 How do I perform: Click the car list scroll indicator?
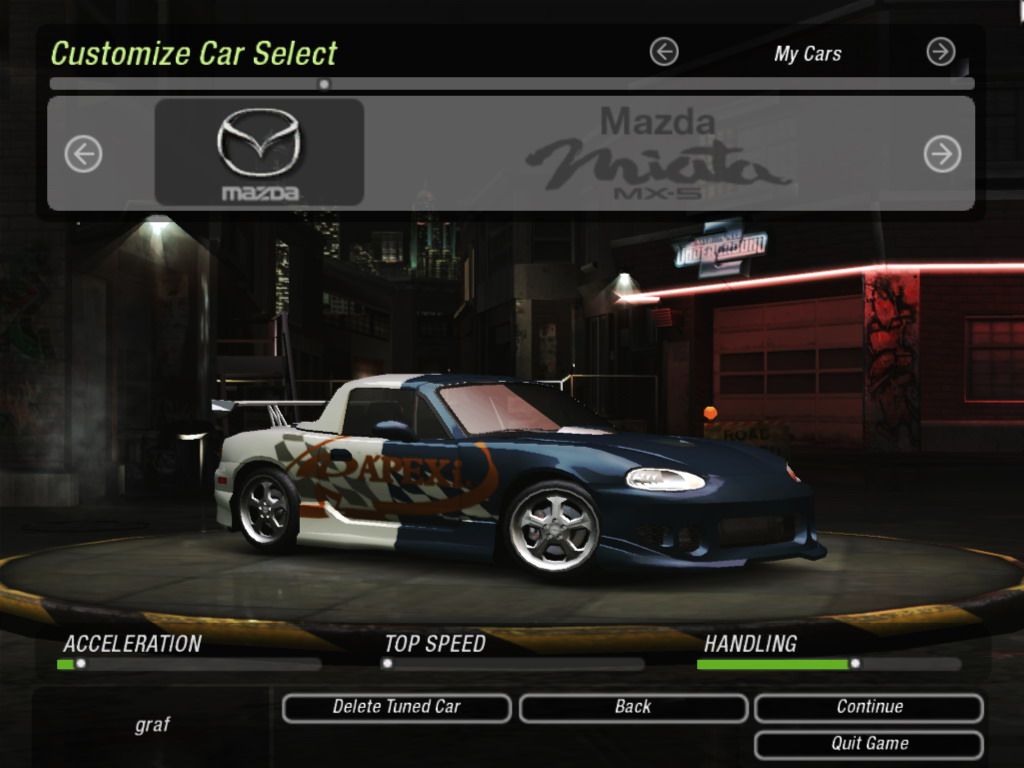[323, 84]
